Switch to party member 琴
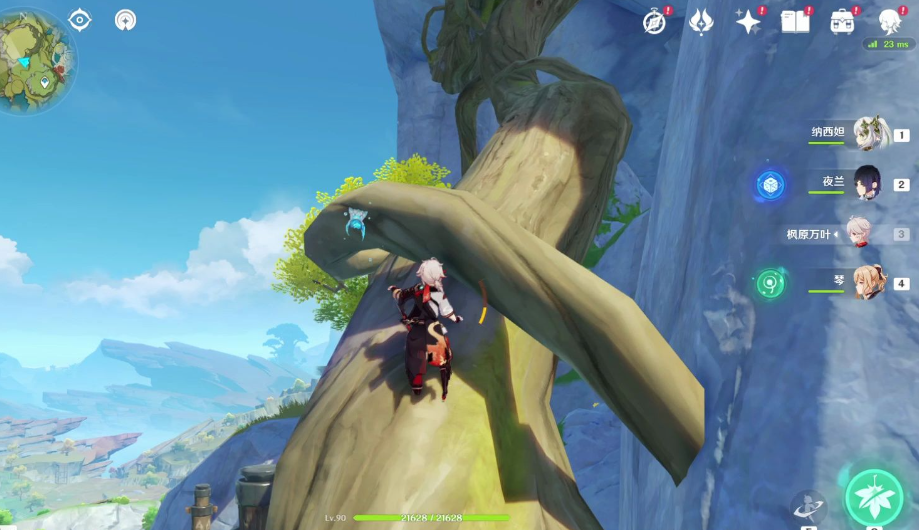 coord(868,283)
